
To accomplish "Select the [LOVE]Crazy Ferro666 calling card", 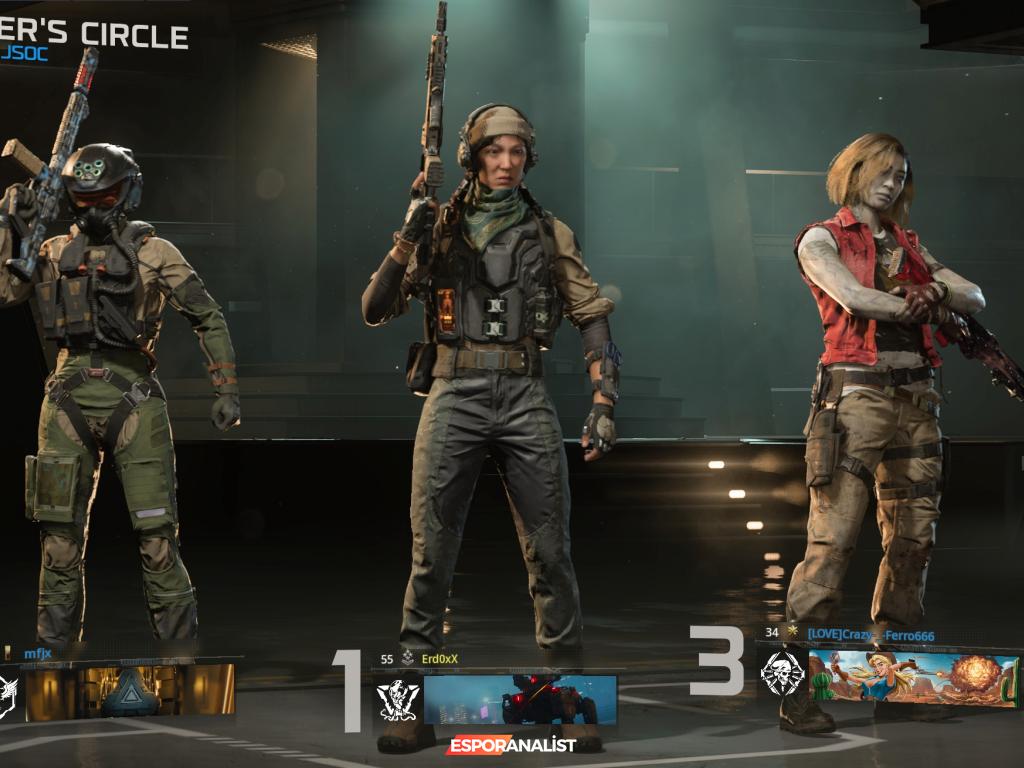I will click(x=913, y=678).
